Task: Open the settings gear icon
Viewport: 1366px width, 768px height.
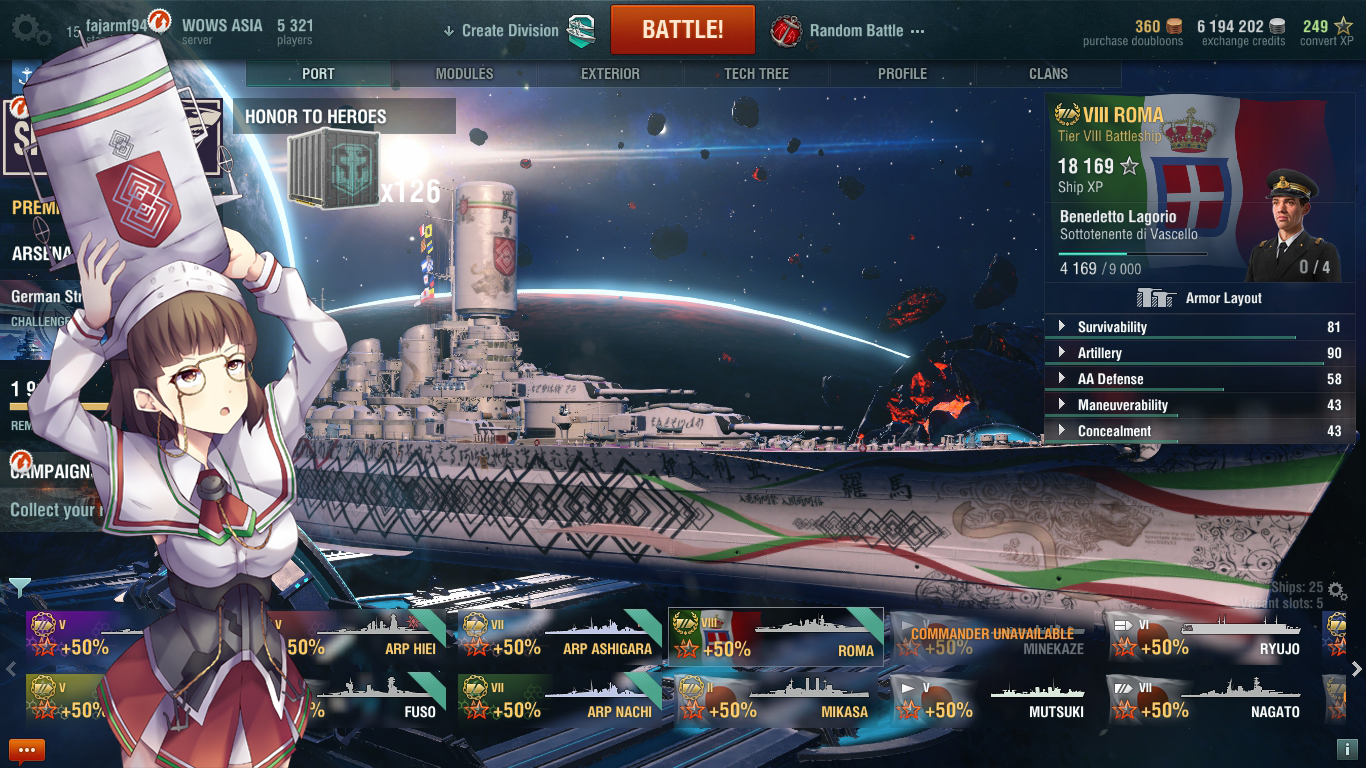Action: (31, 30)
